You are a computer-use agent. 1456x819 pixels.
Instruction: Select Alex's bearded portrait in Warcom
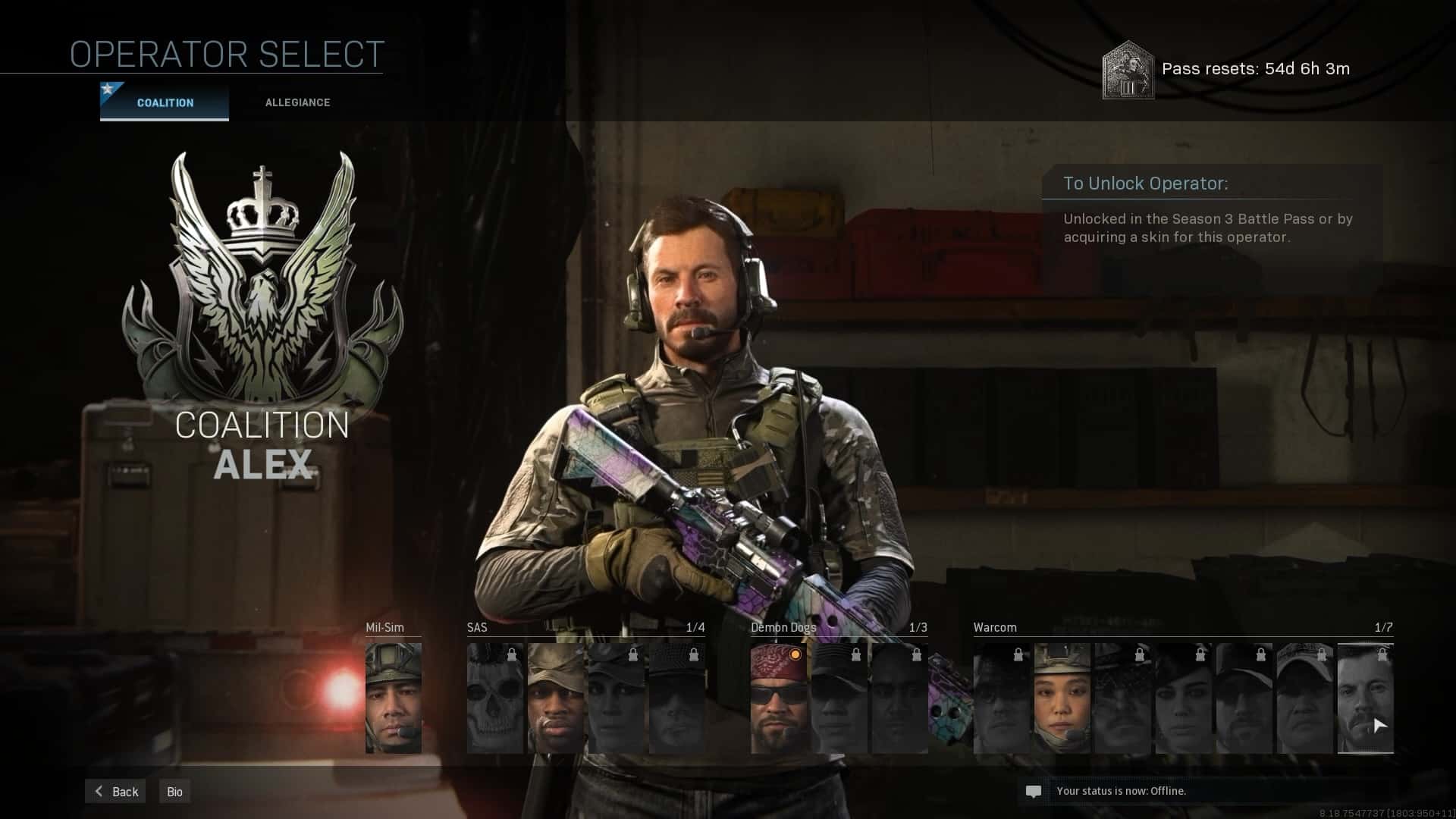click(1365, 698)
